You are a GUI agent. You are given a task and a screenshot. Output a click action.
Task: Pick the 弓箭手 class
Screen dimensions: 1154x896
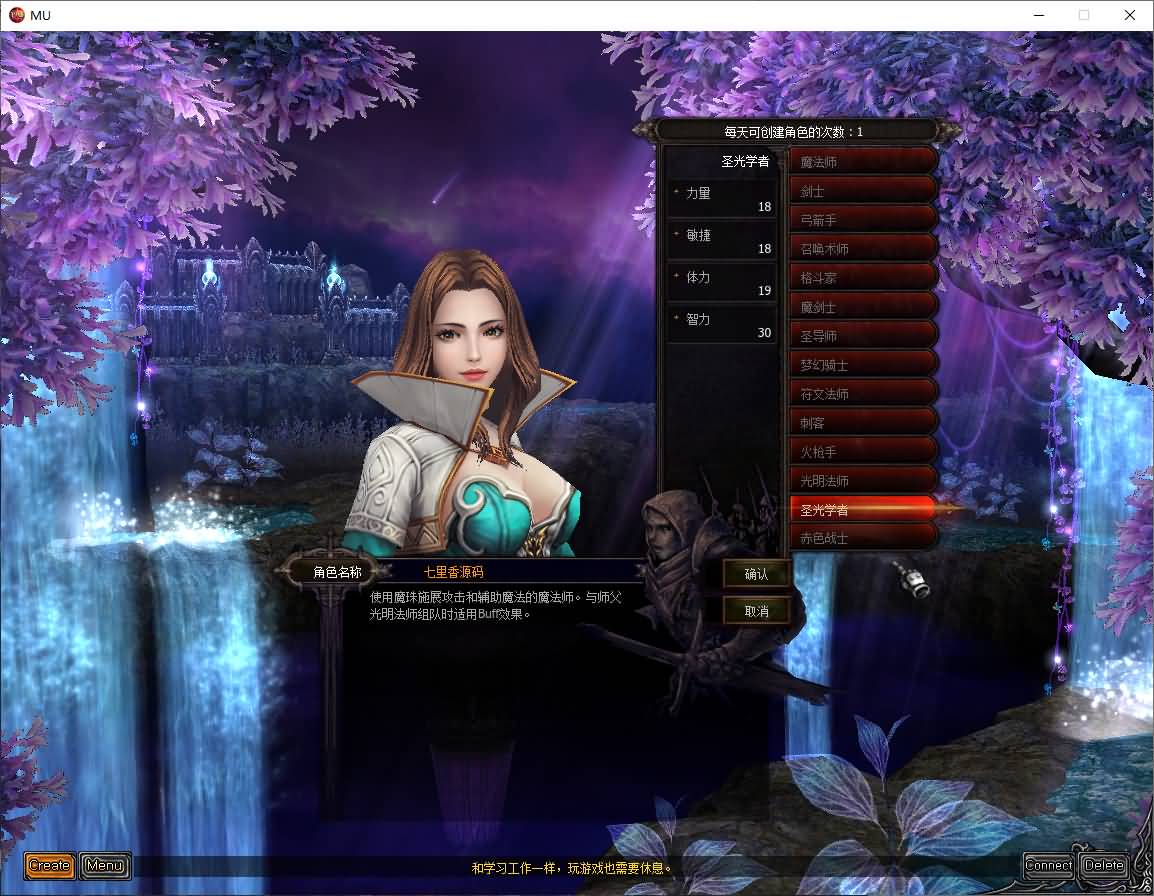[863, 220]
